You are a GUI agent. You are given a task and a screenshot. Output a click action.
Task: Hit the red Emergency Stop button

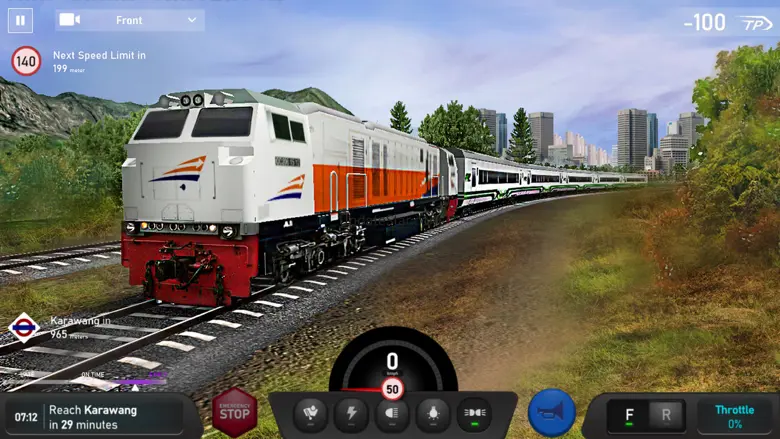(234, 411)
